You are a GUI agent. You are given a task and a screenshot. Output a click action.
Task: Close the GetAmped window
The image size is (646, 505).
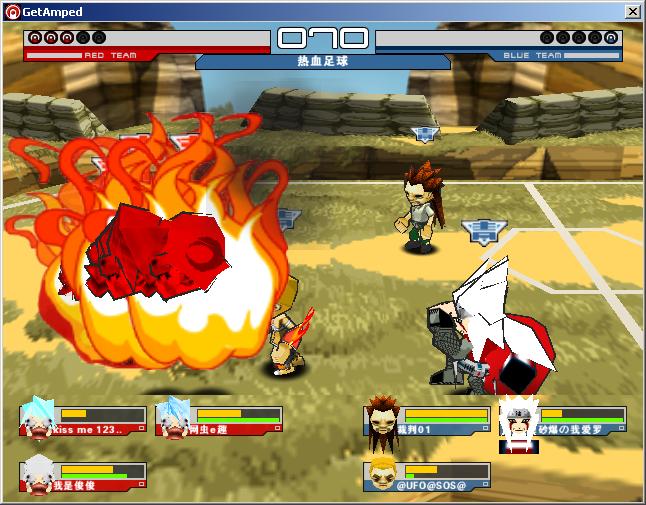coord(632,12)
